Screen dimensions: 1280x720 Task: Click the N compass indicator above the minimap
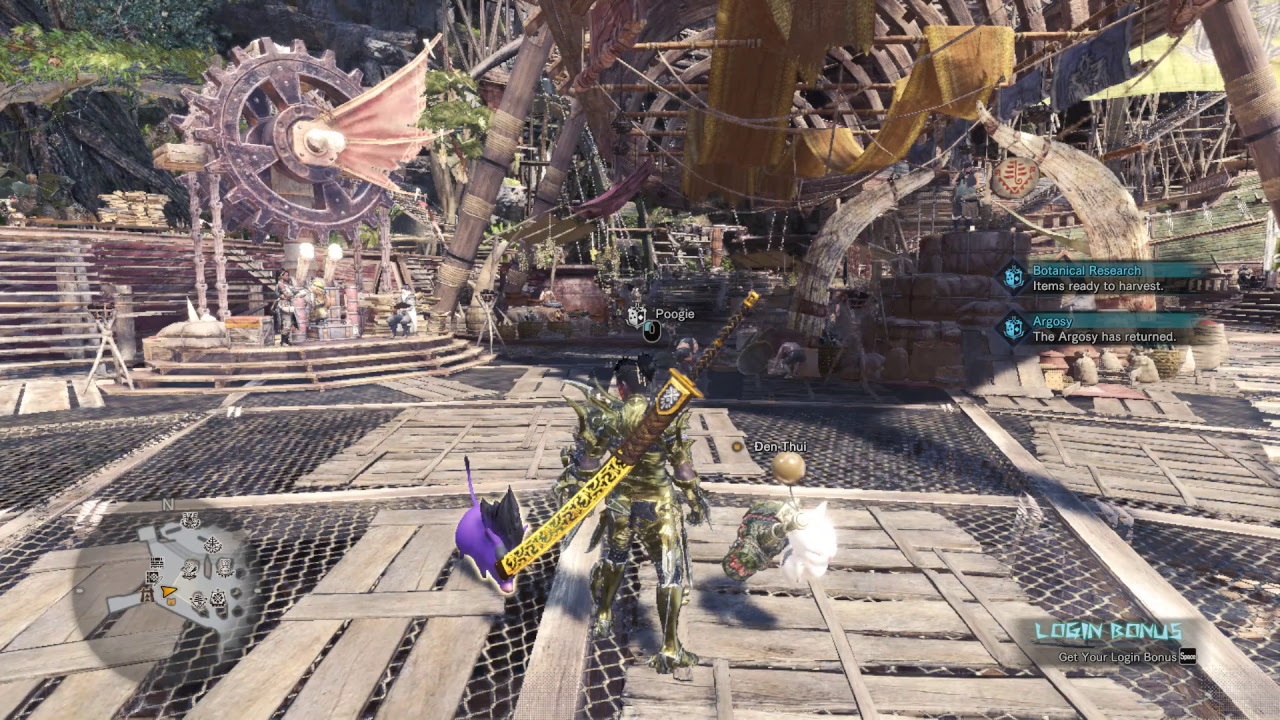tap(167, 504)
